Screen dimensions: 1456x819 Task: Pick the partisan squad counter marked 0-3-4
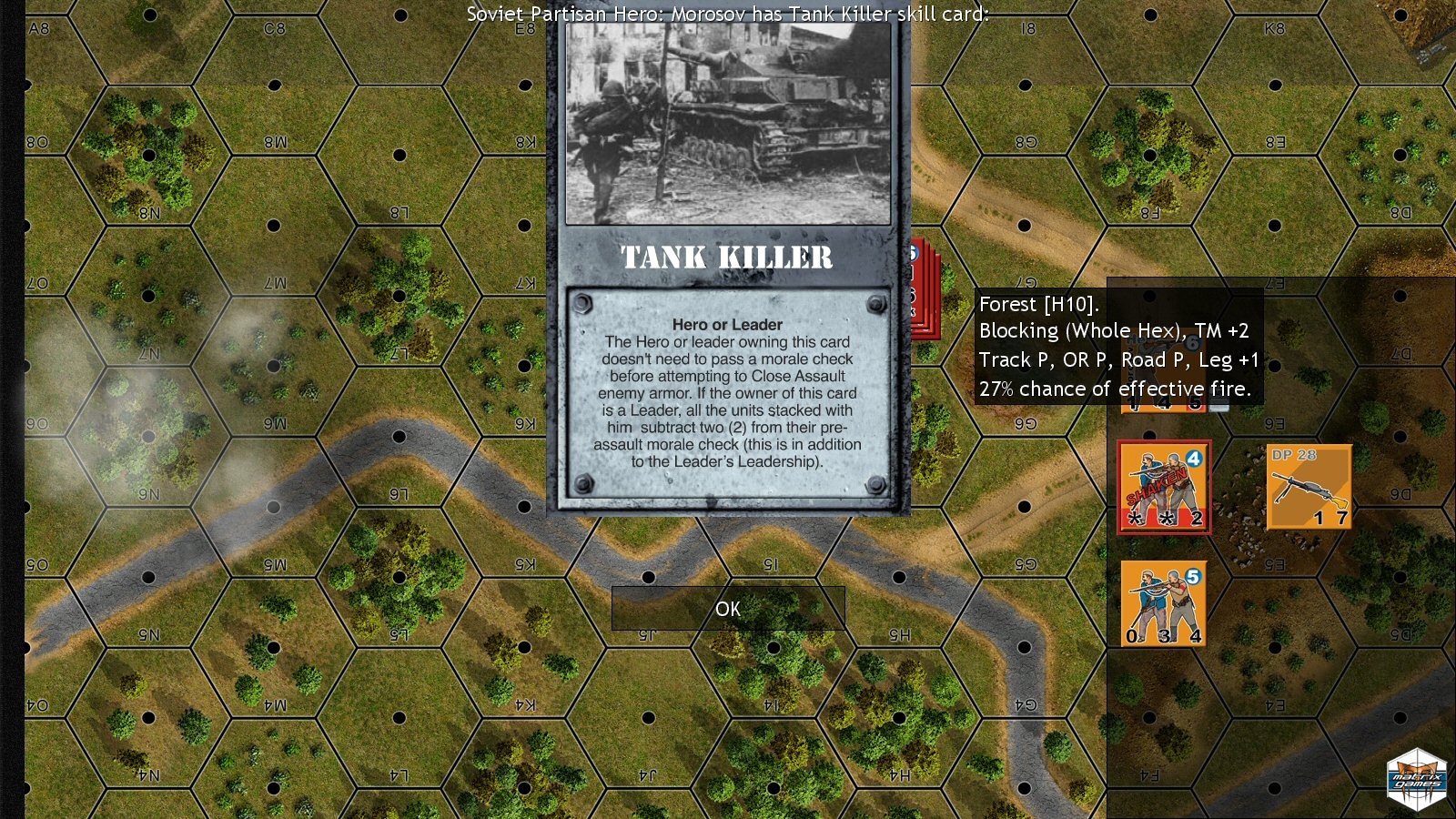click(x=1163, y=603)
